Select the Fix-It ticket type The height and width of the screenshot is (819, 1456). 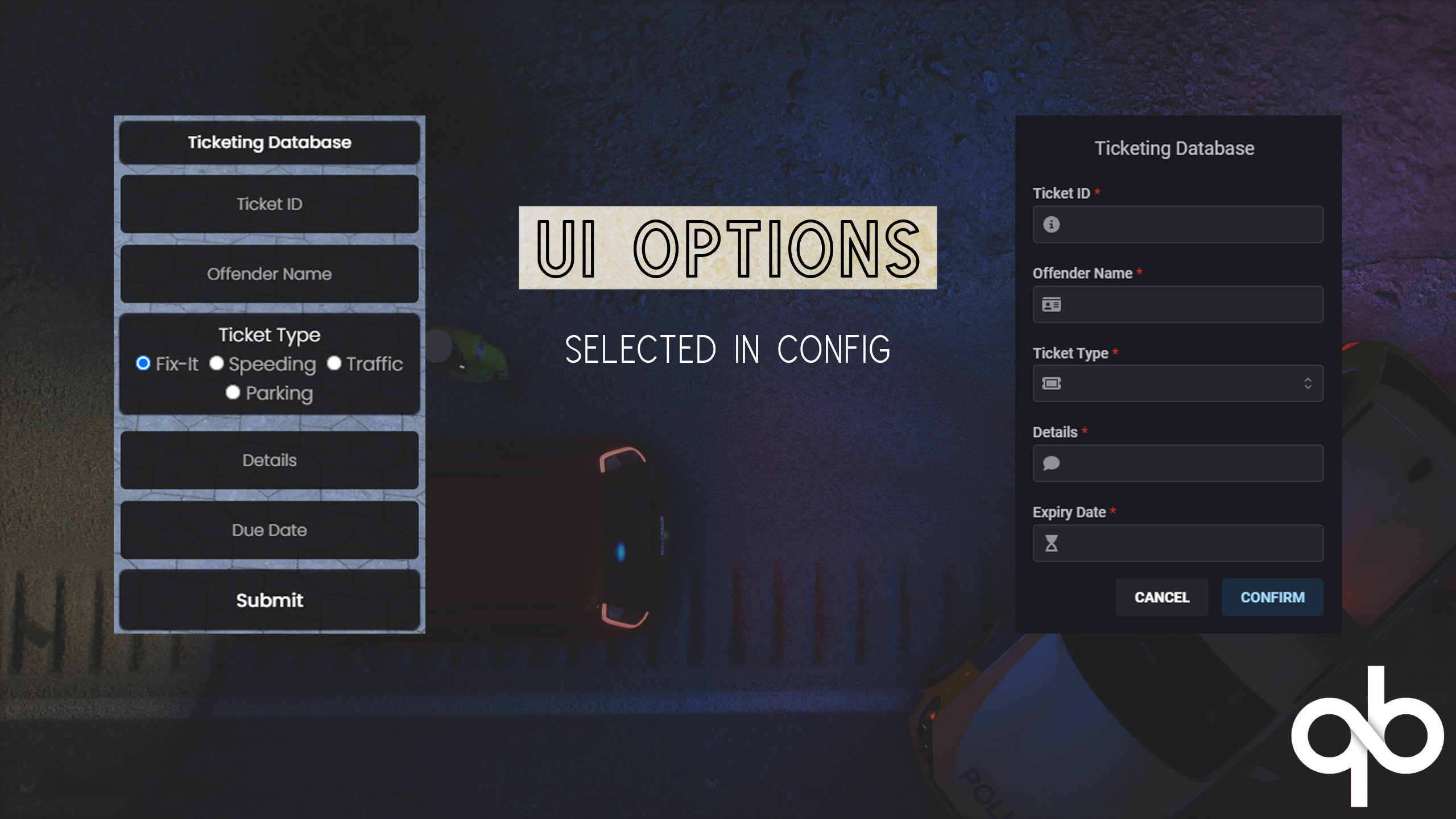click(143, 363)
